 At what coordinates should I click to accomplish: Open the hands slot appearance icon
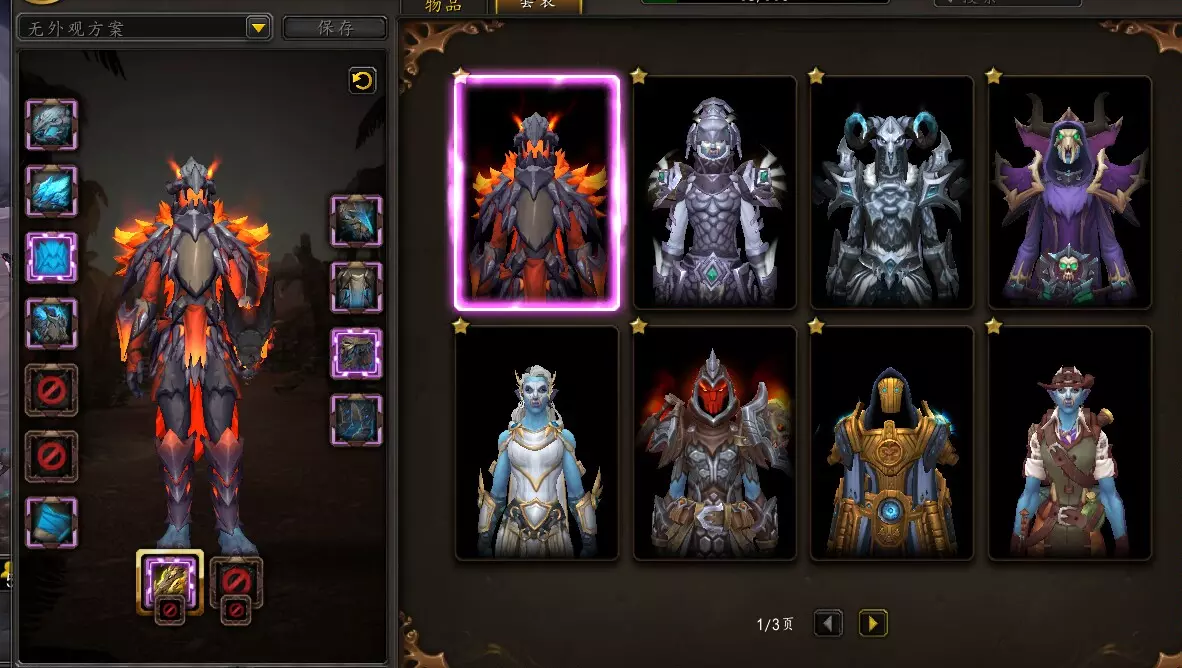pos(356,220)
